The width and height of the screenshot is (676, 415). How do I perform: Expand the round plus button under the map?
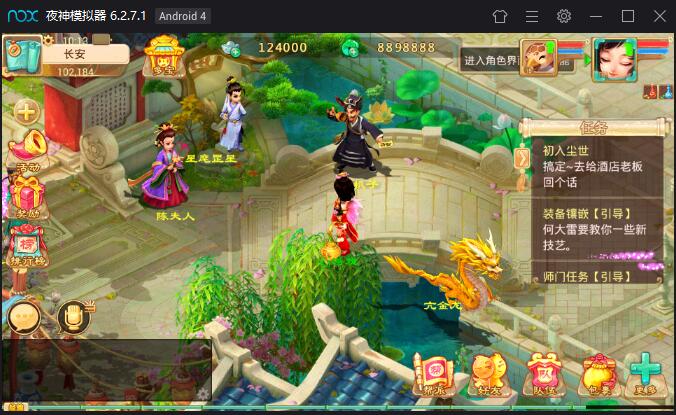click(26, 111)
